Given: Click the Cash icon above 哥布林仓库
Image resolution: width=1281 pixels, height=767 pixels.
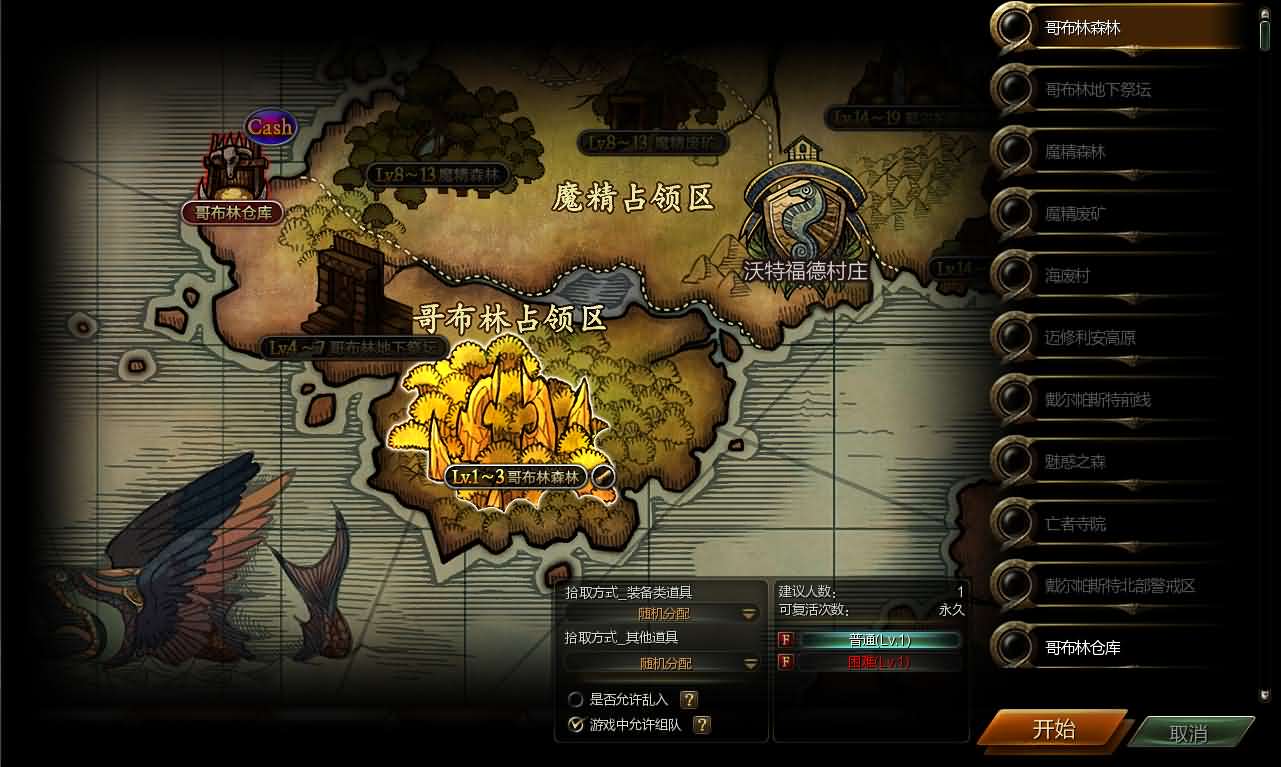Looking at the screenshot, I should coord(269,127).
